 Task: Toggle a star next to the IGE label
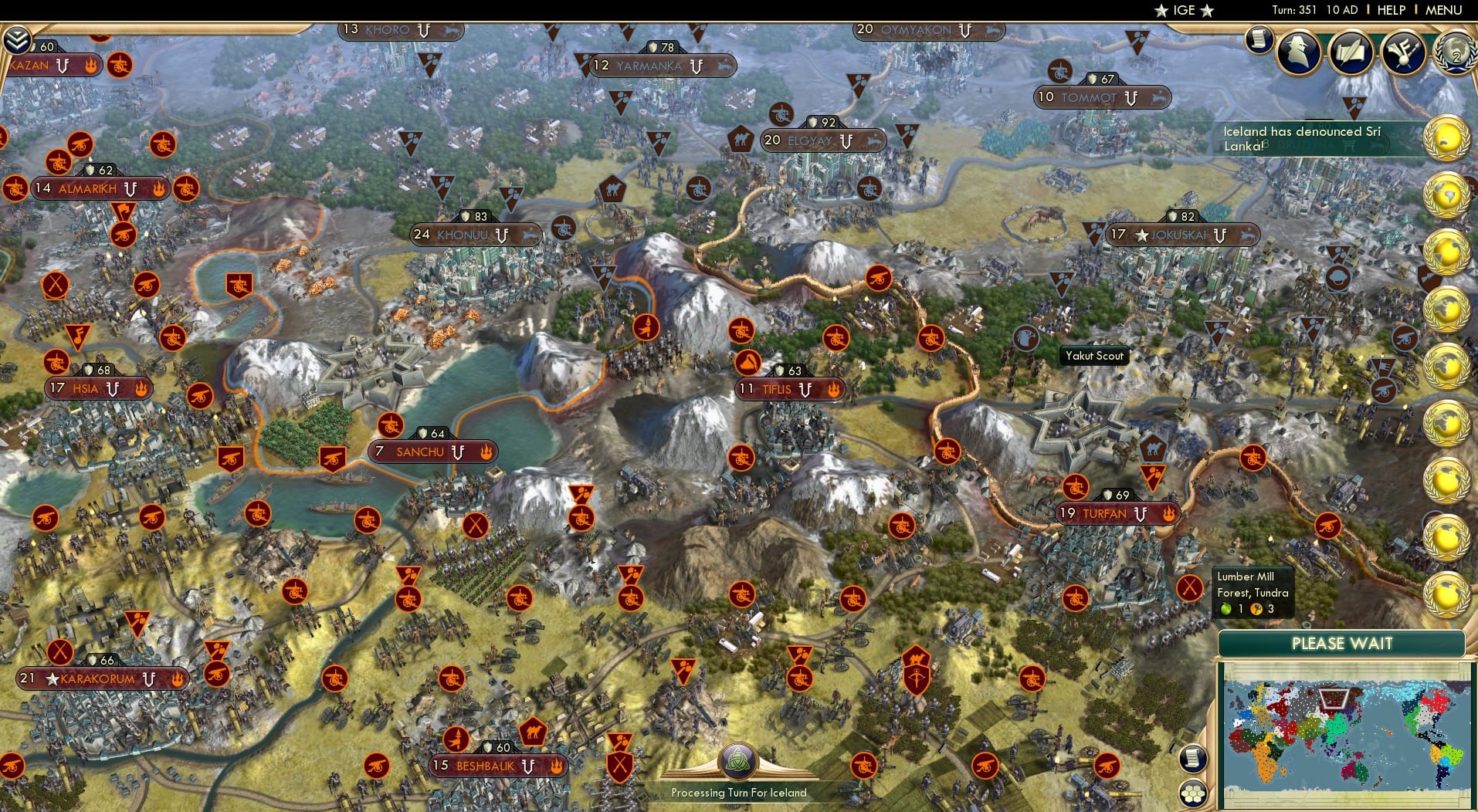coord(1162,11)
